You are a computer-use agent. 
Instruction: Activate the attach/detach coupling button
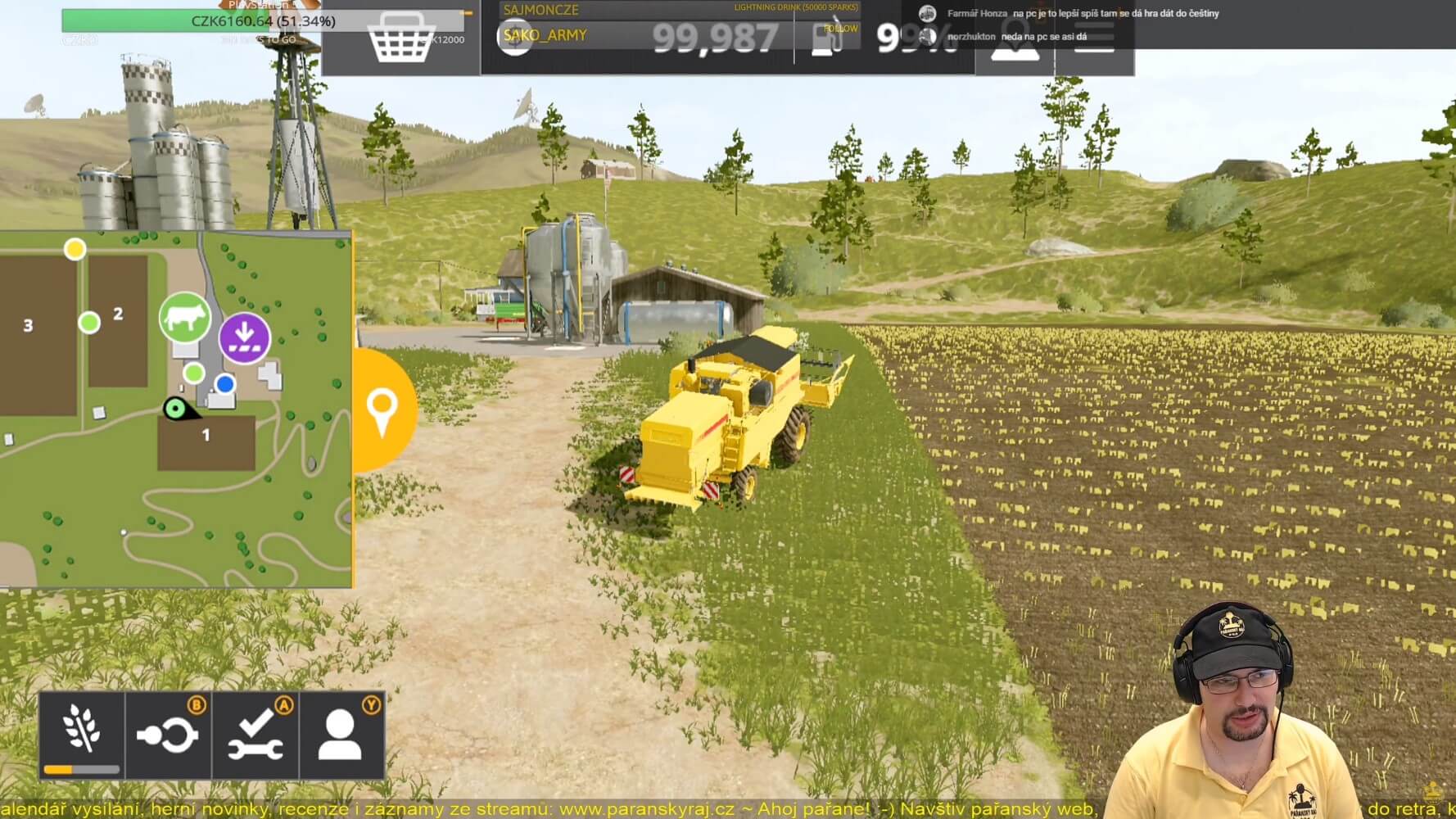click(x=169, y=734)
